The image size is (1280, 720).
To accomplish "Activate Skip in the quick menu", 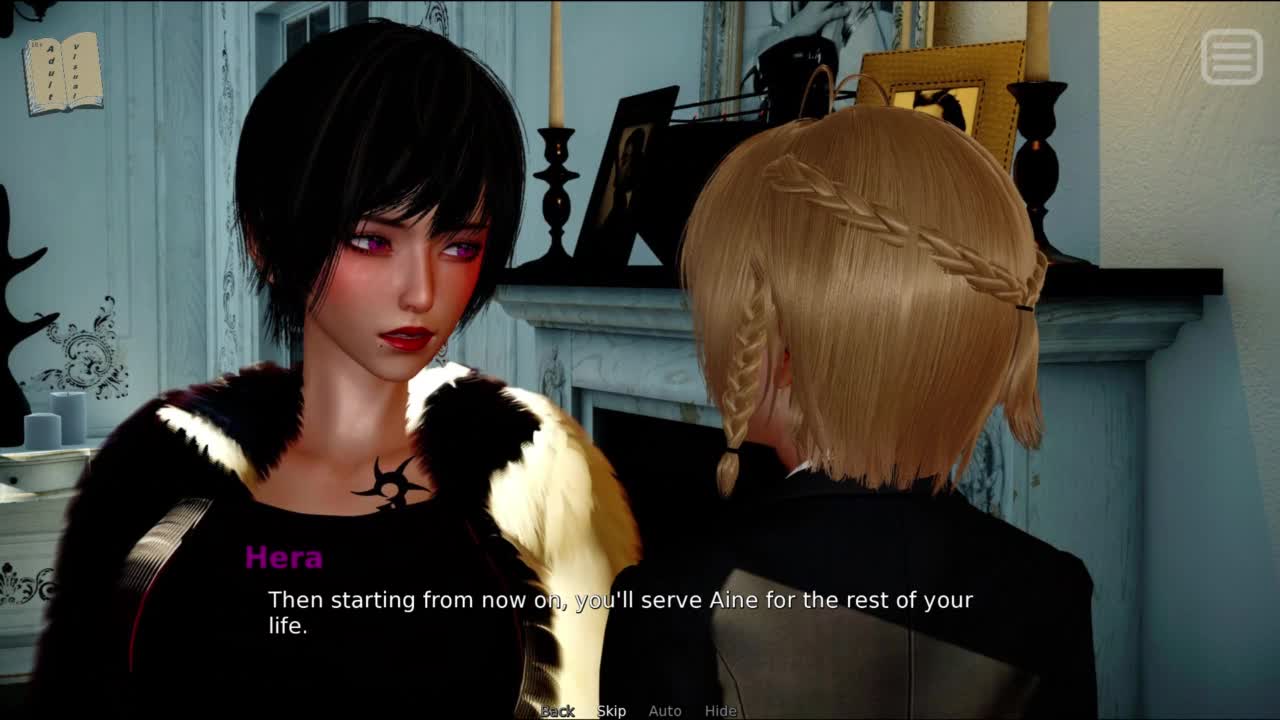I will click(x=612, y=711).
